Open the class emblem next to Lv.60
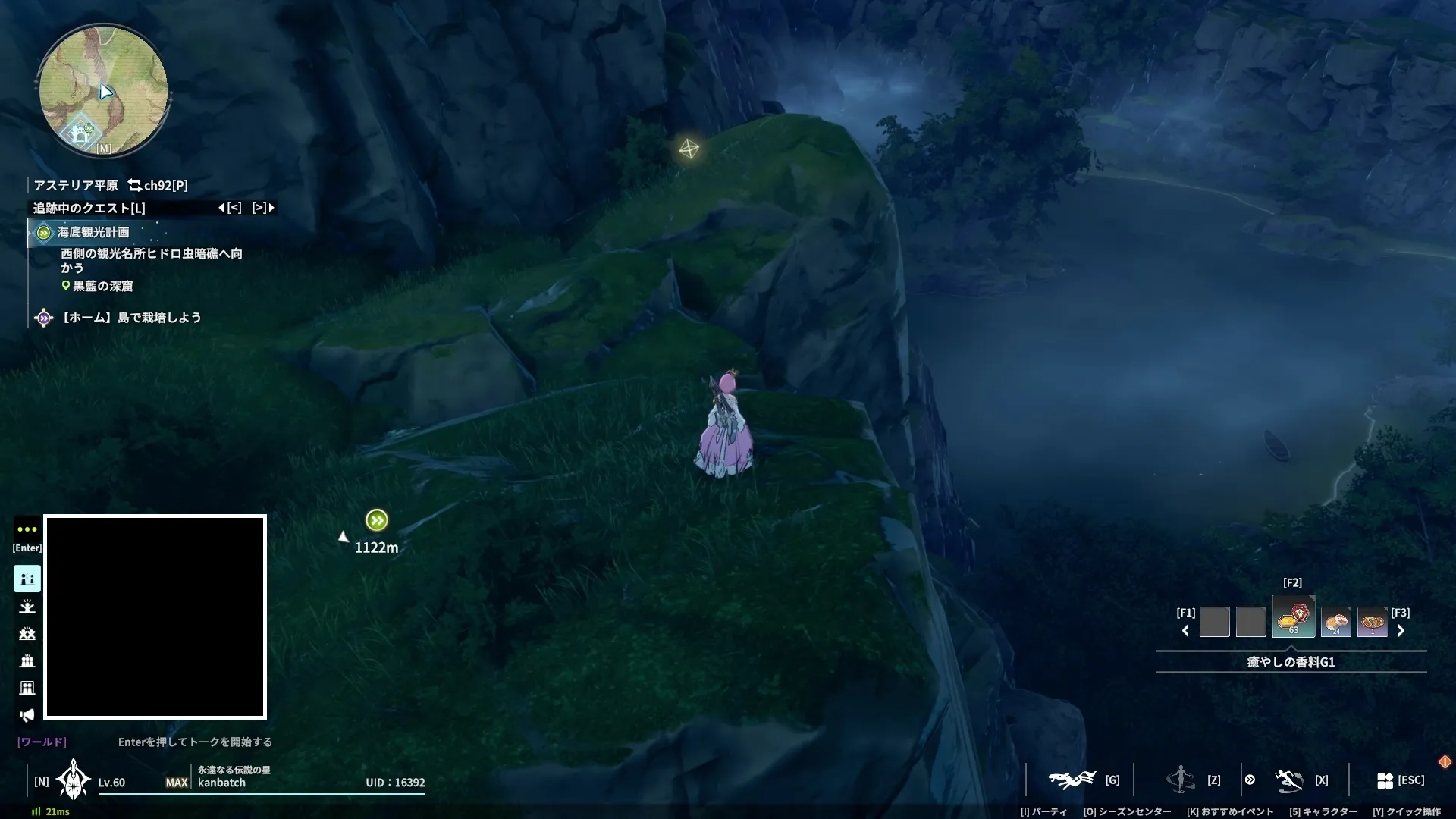Image resolution: width=1456 pixels, height=819 pixels. (74, 780)
